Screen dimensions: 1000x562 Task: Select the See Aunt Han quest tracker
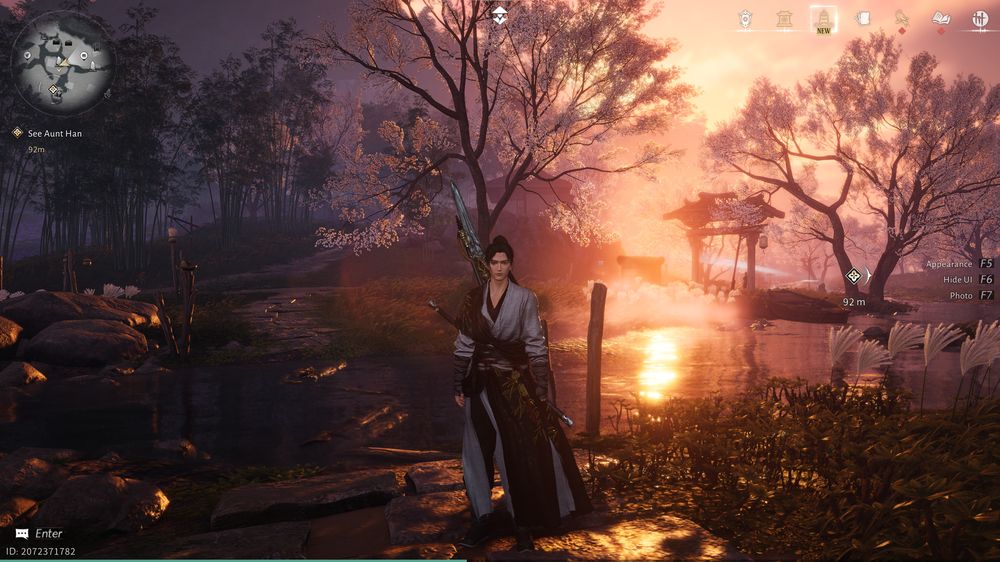(55, 133)
